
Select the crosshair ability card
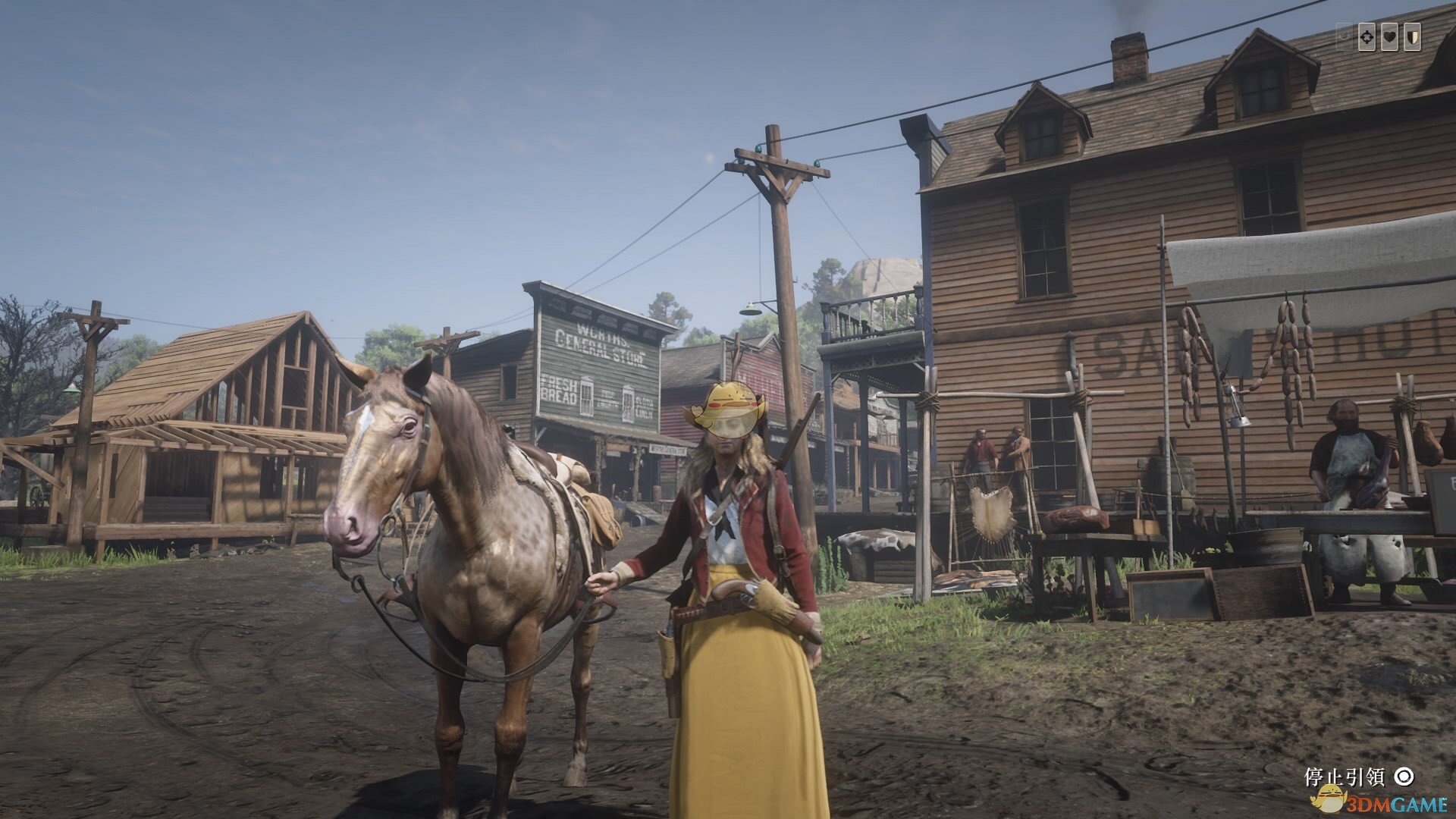(1367, 37)
